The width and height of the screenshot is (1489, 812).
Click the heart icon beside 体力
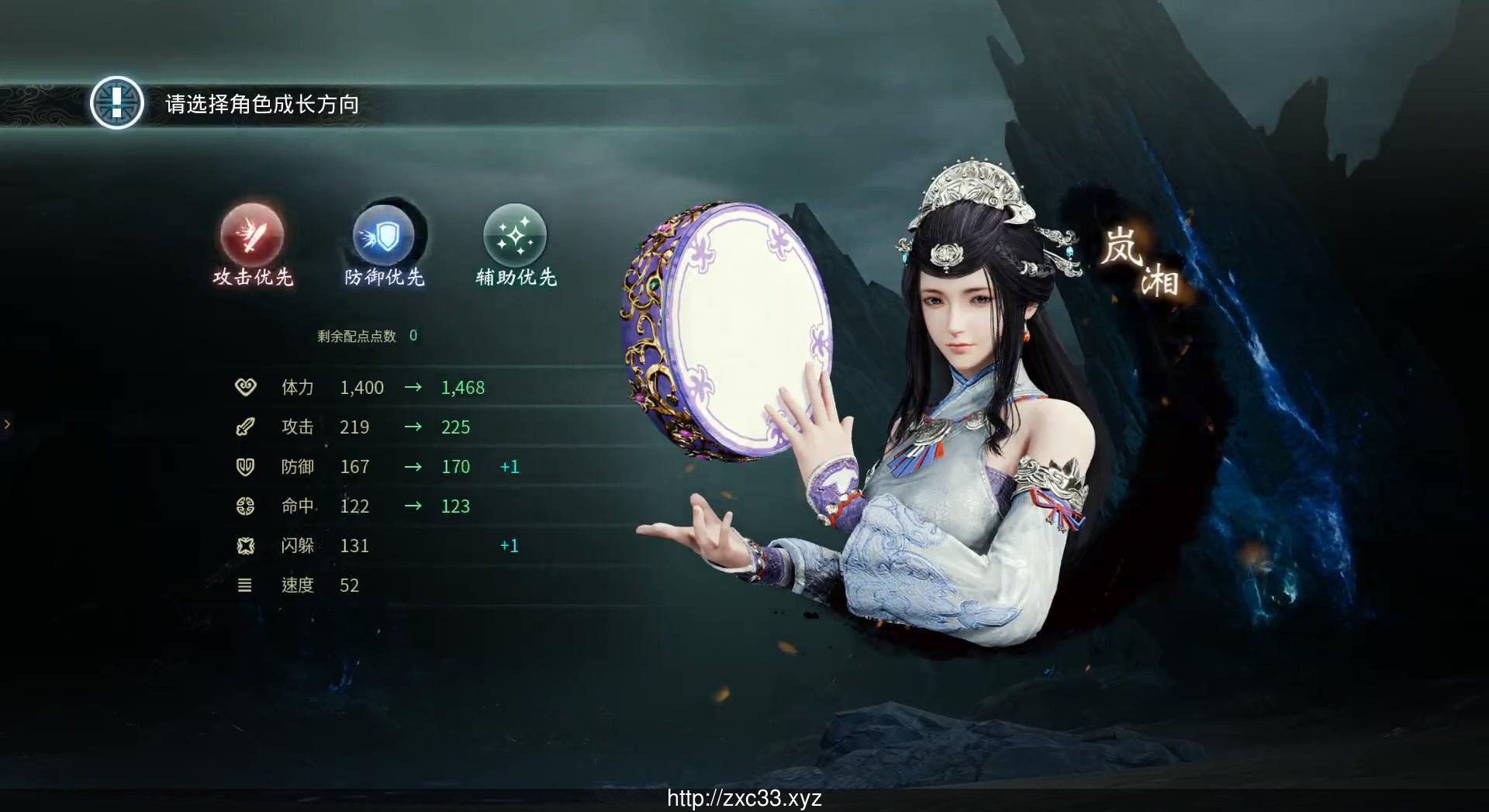[x=245, y=387]
